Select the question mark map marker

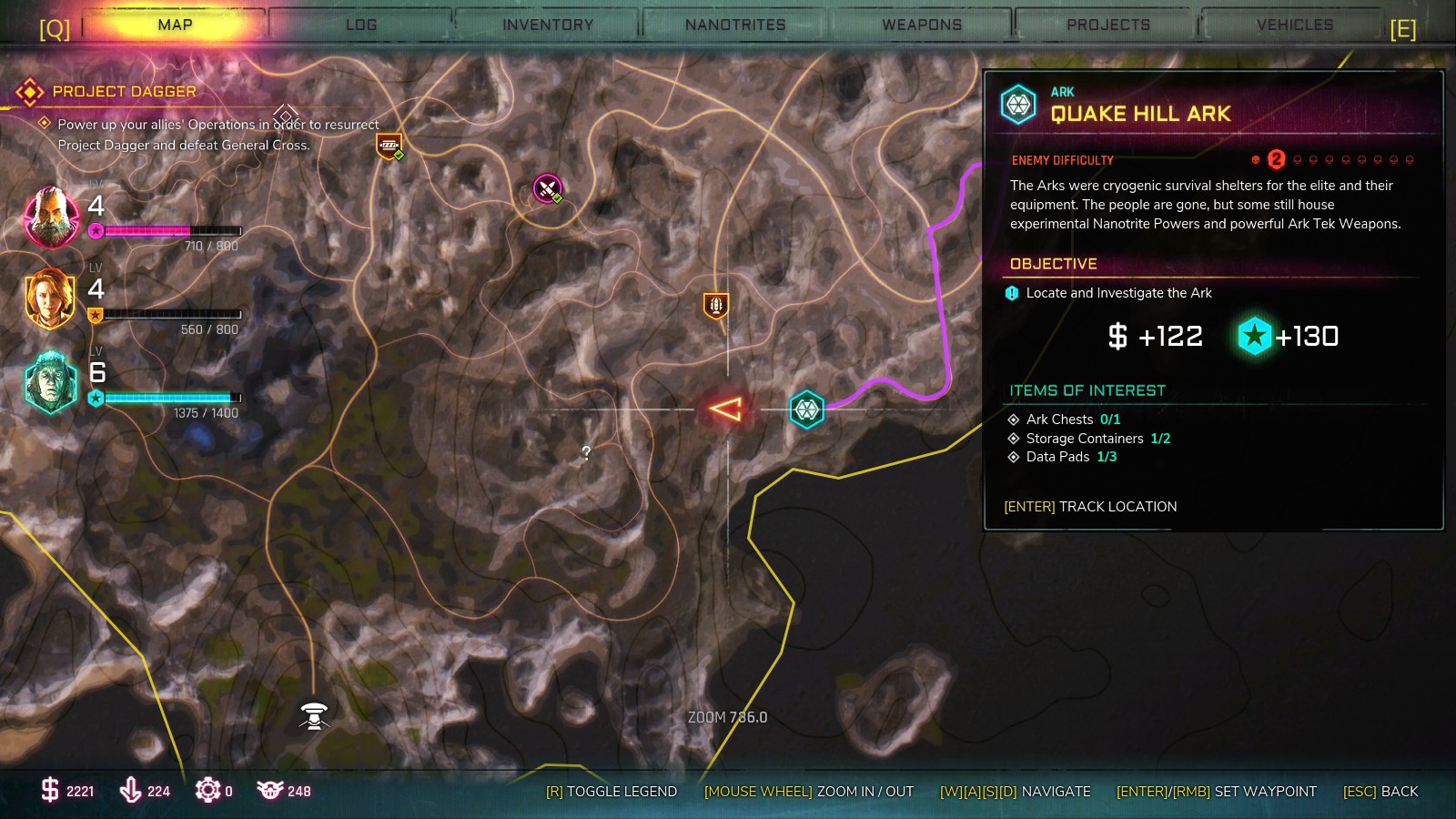click(586, 452)
